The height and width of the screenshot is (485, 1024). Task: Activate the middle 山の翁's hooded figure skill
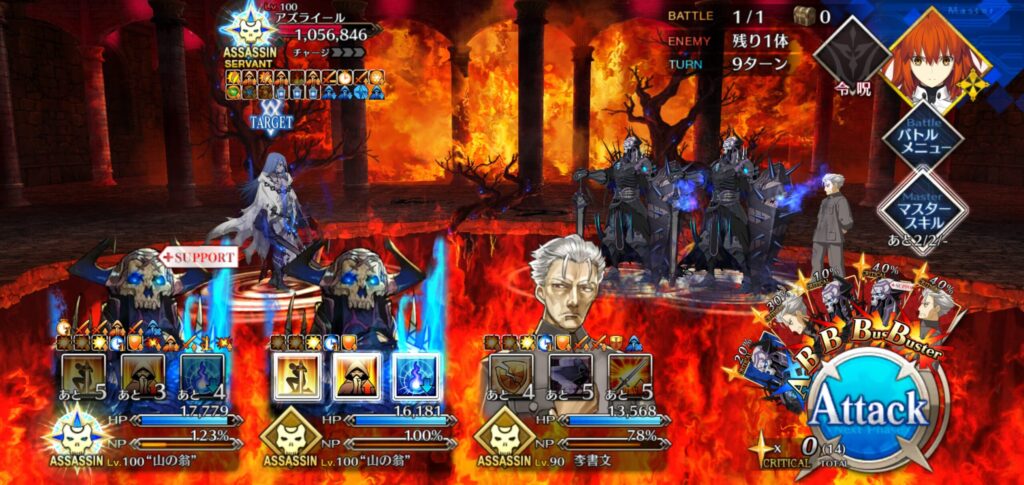pos(354,376)
